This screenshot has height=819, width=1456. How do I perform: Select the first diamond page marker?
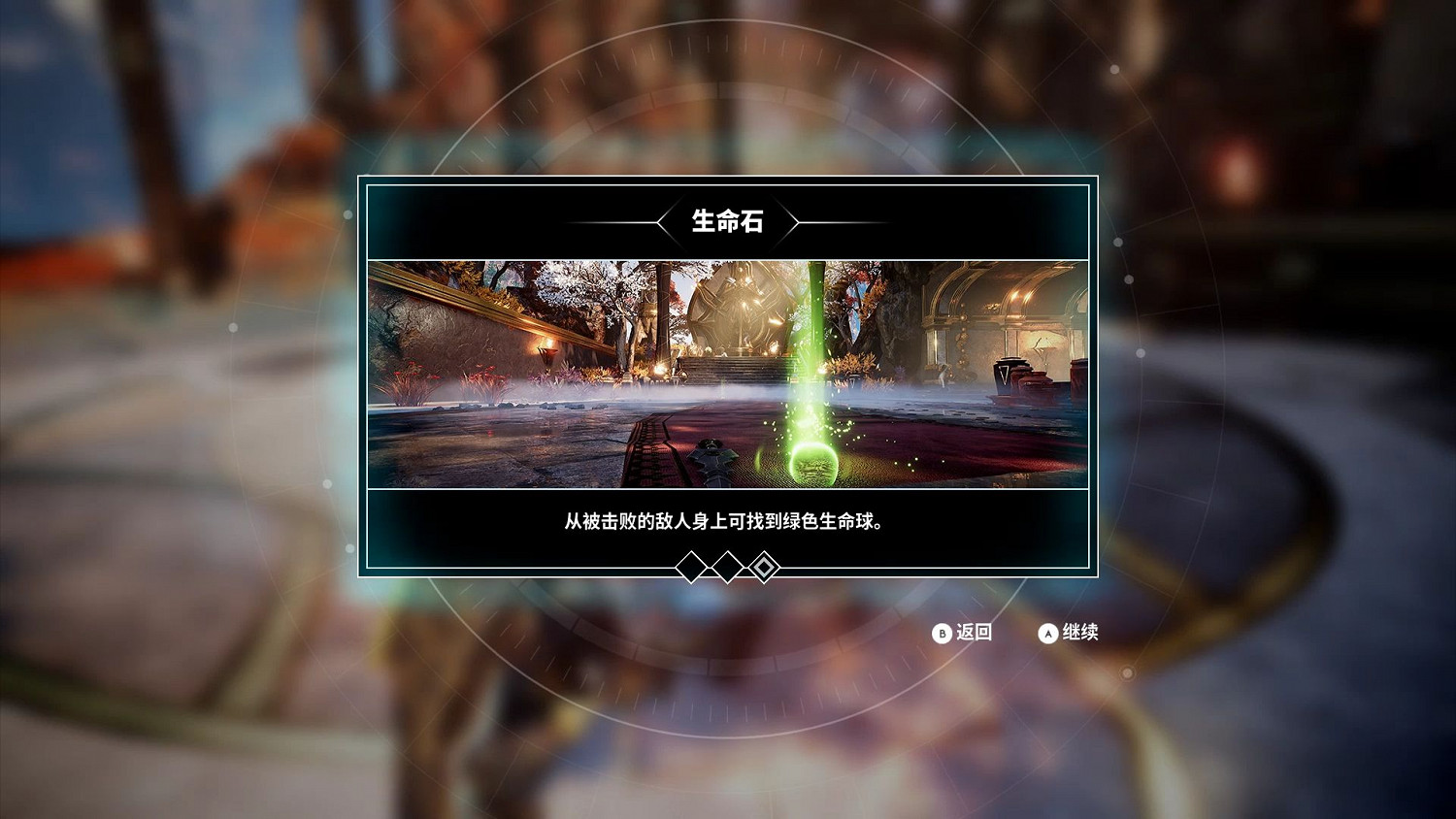pyautogui.click(x=693, y=566)
